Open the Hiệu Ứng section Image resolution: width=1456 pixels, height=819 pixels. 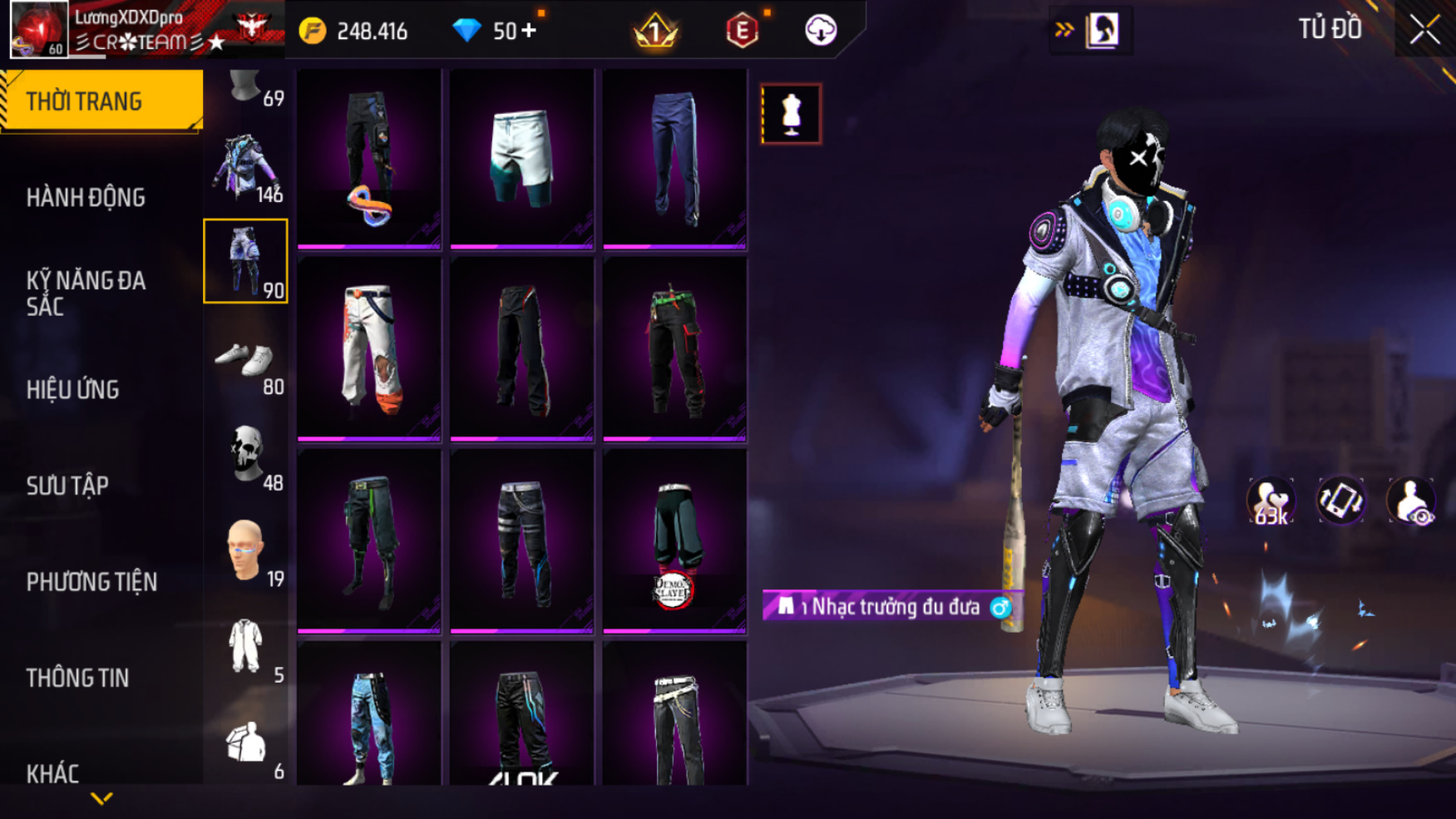tap(73, 389)
